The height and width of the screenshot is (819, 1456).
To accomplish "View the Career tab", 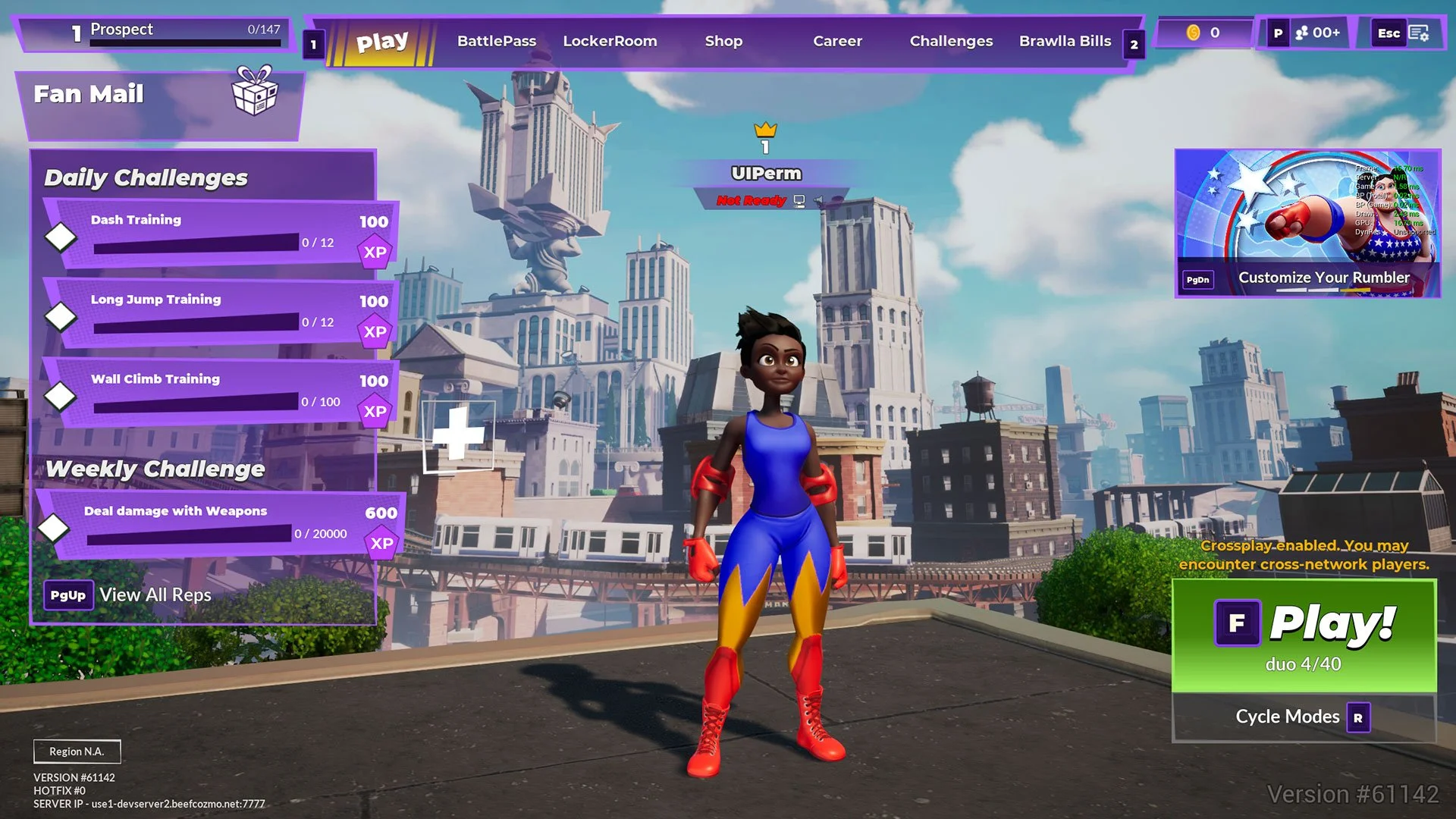I will click(x=837, y=42).
